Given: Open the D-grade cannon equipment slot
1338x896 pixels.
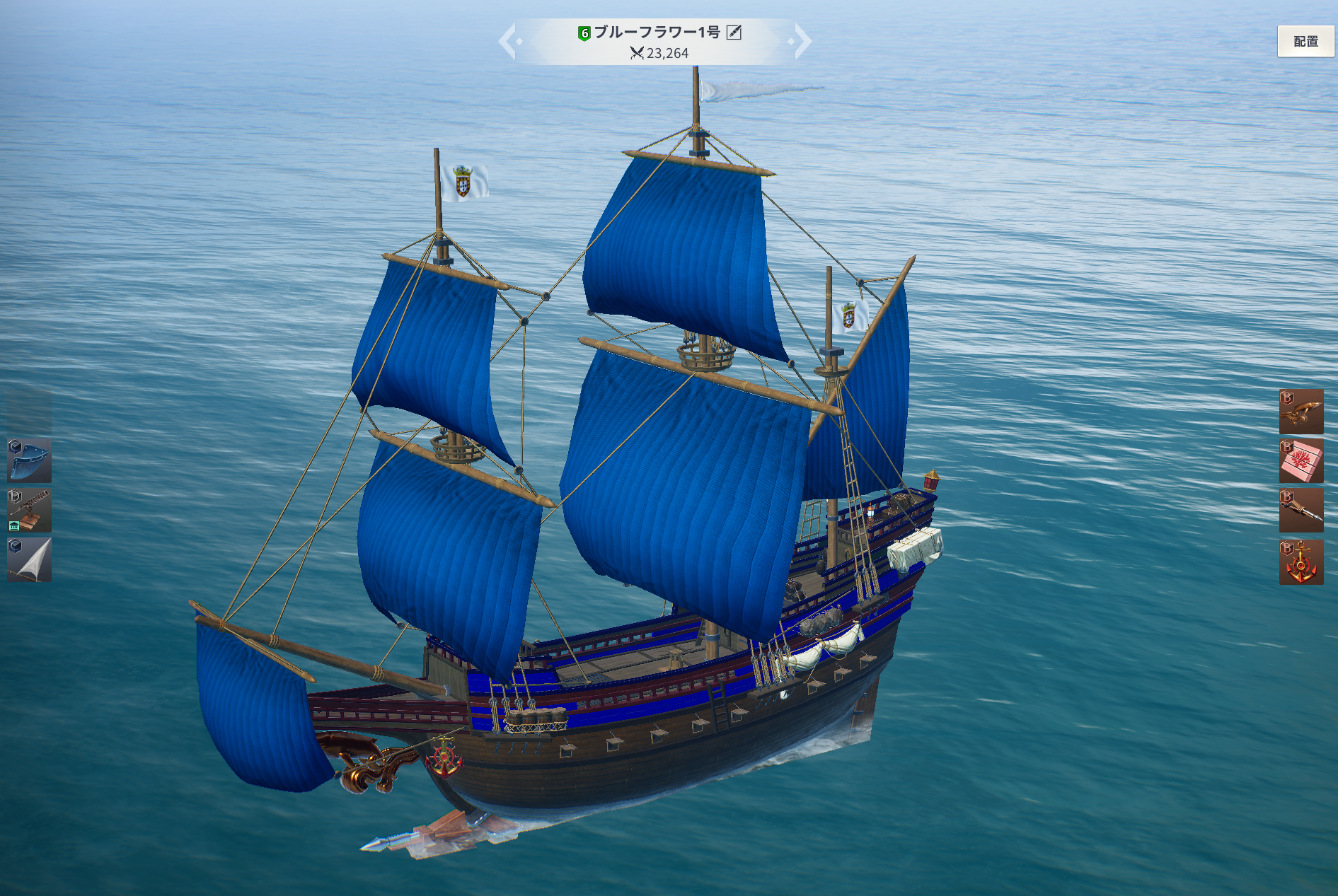Looking at the screenshot, I should 30,510.
